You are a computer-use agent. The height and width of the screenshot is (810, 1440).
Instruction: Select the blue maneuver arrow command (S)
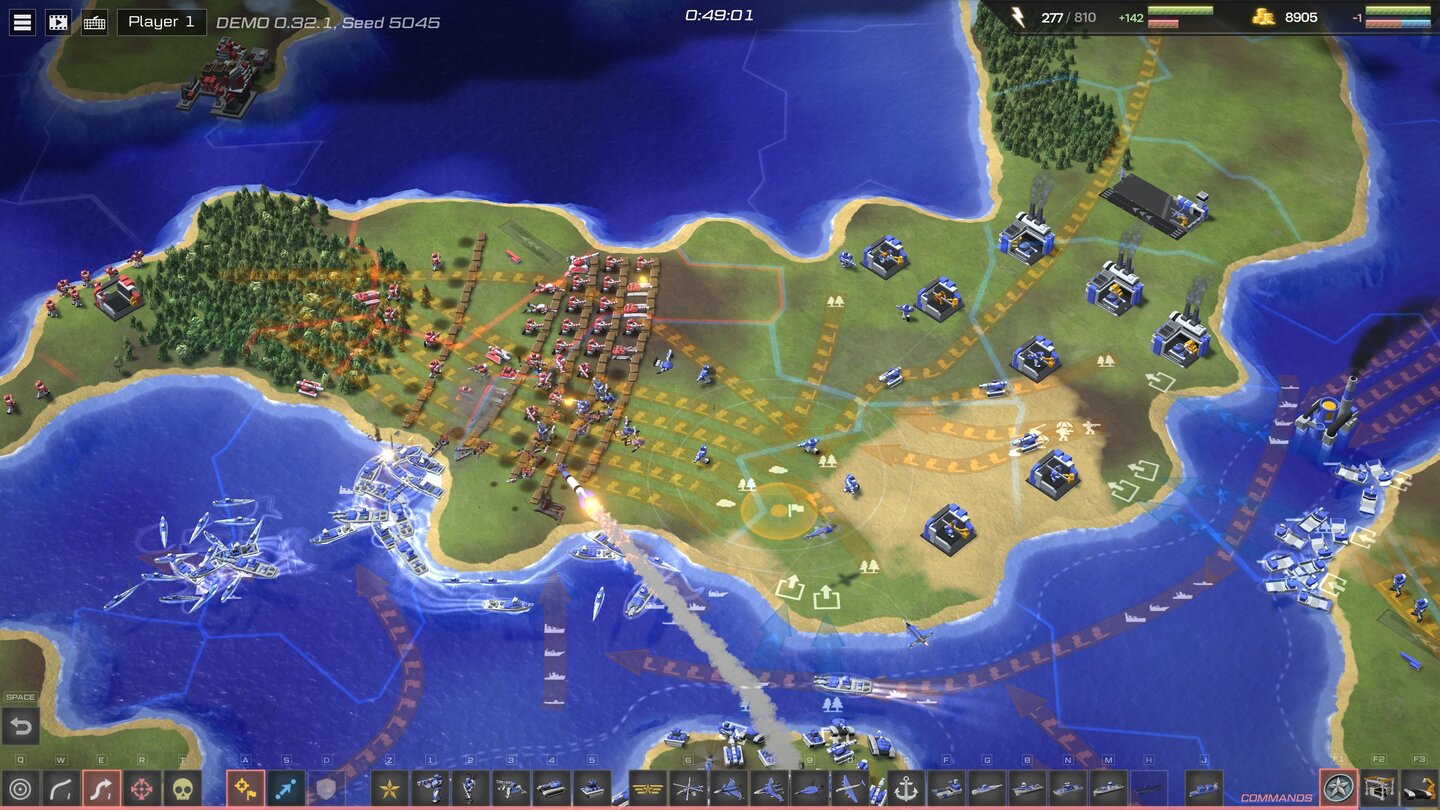click(x=285, y=787)
